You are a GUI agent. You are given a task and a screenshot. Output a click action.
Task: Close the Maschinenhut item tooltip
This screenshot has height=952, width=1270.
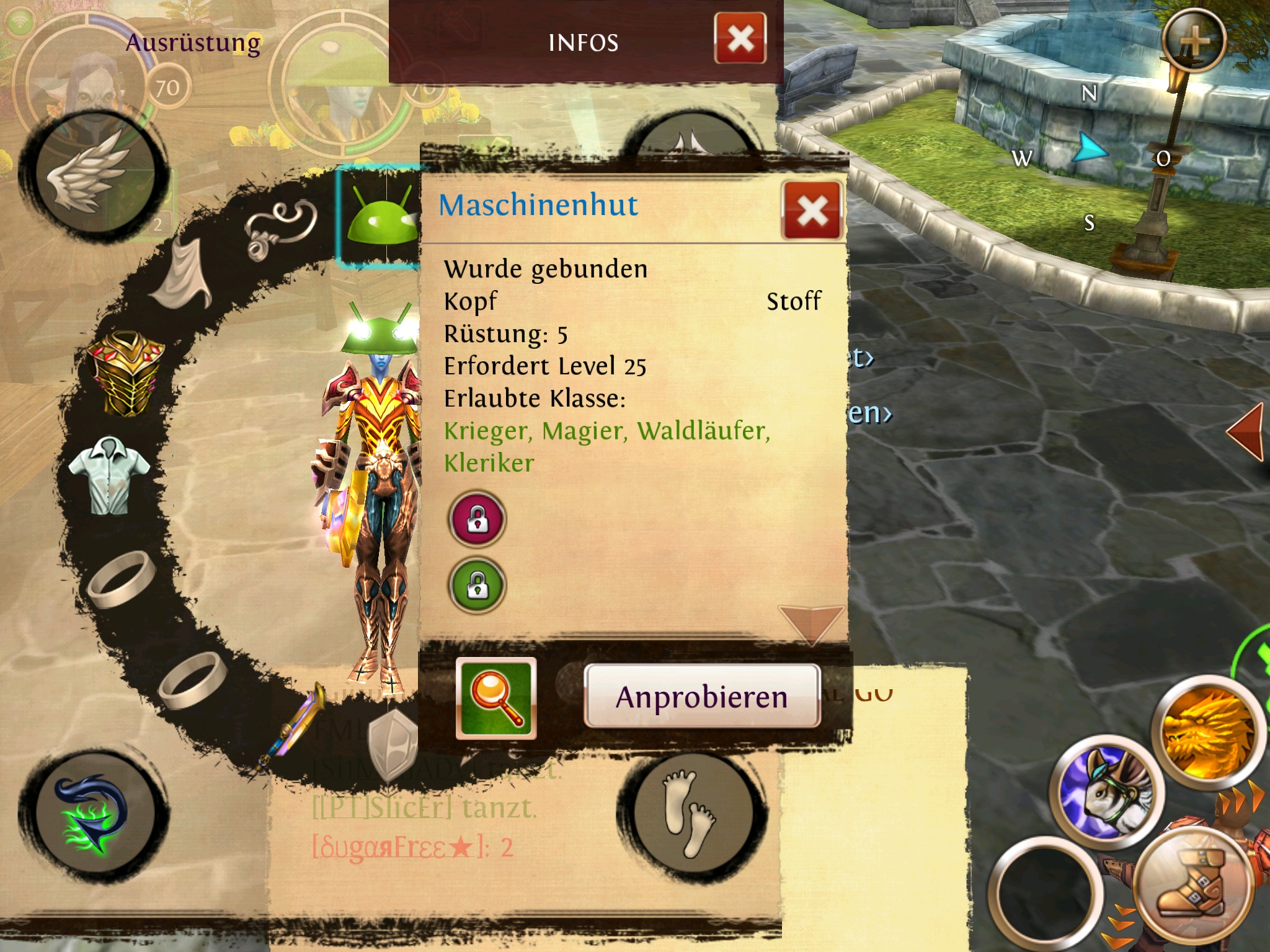(812, 211)
